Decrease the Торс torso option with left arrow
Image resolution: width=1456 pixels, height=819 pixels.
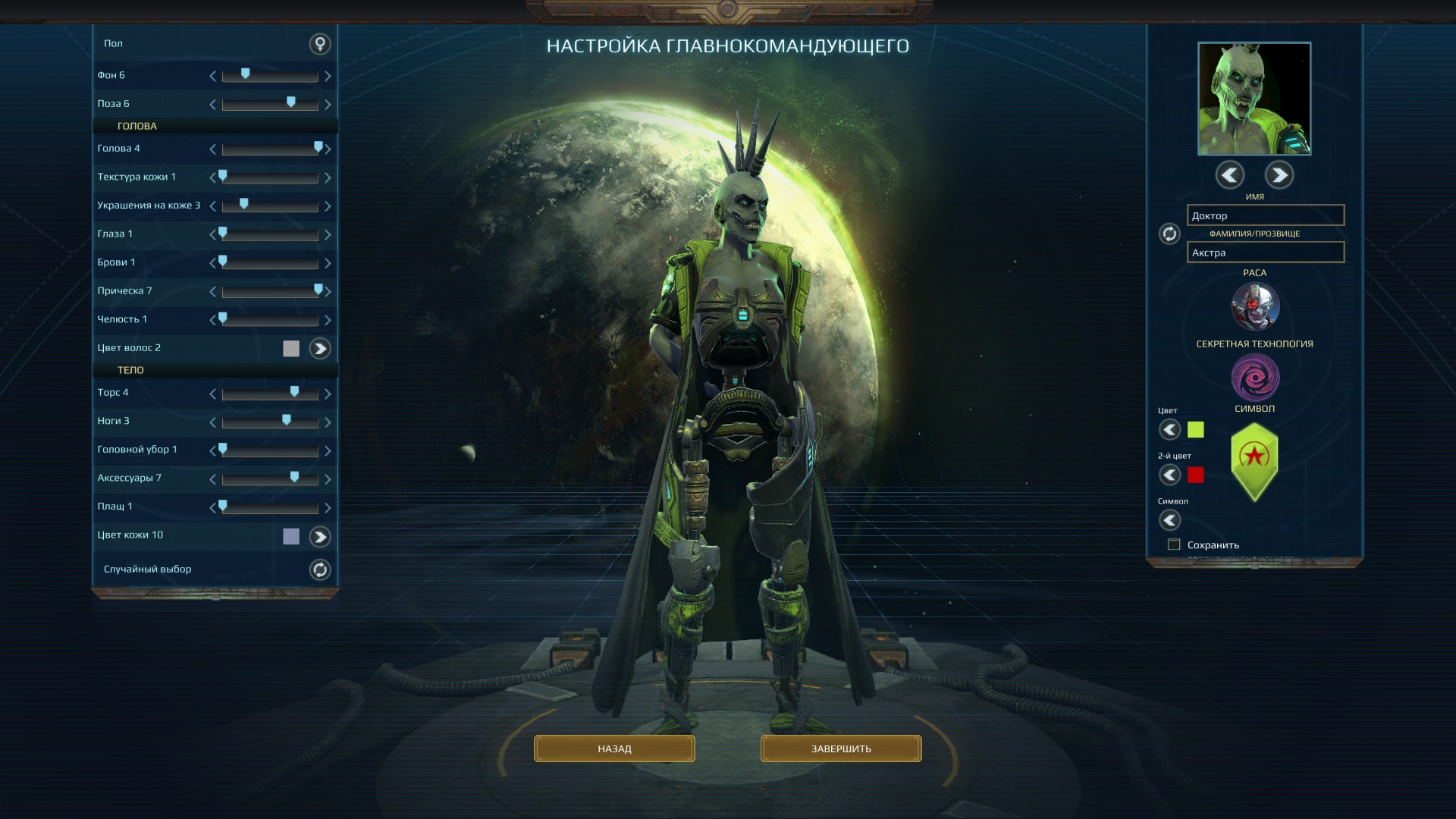click(213, 394)
